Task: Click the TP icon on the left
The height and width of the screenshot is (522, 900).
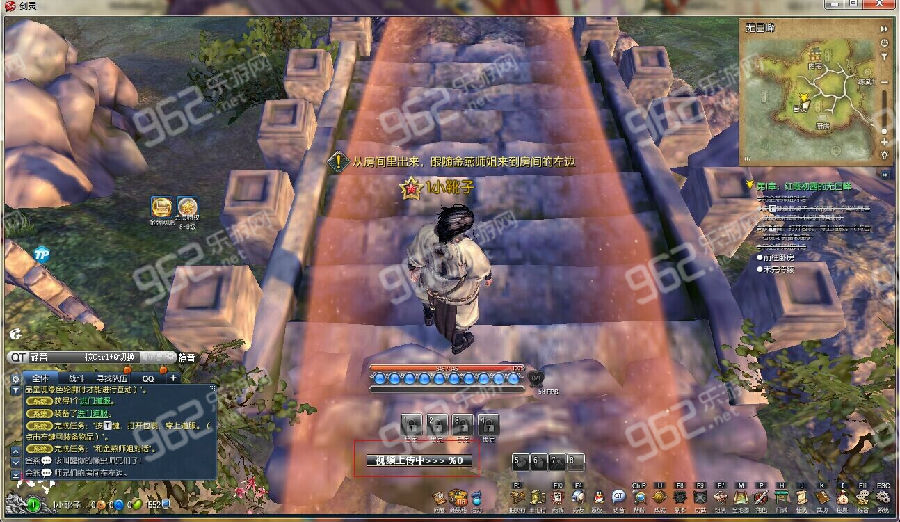Action: [41, 254]
